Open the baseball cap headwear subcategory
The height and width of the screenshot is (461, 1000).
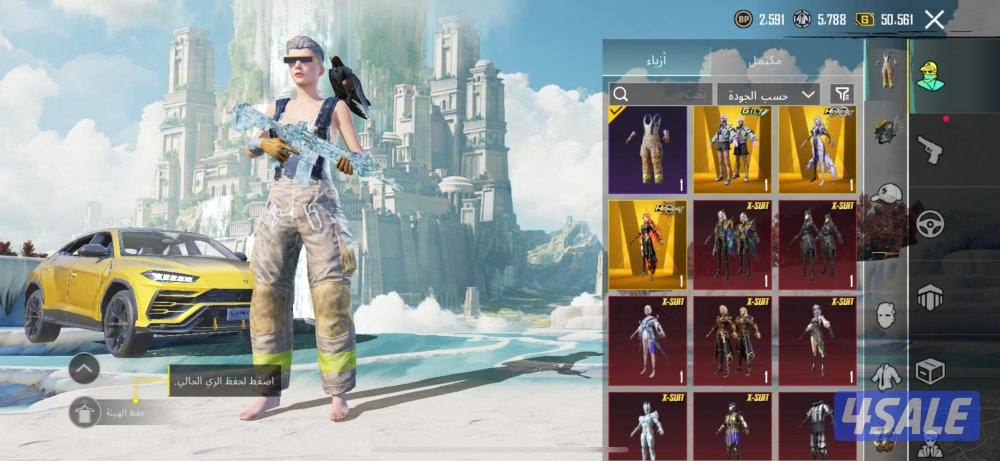[885, 195]
